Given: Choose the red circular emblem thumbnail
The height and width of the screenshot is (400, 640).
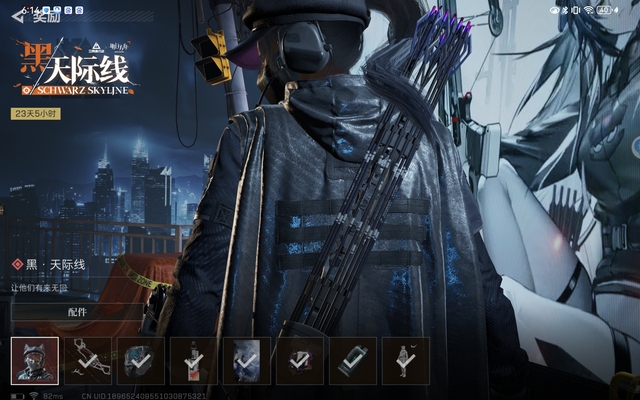Looking at the screenshot, I should 299,360.
